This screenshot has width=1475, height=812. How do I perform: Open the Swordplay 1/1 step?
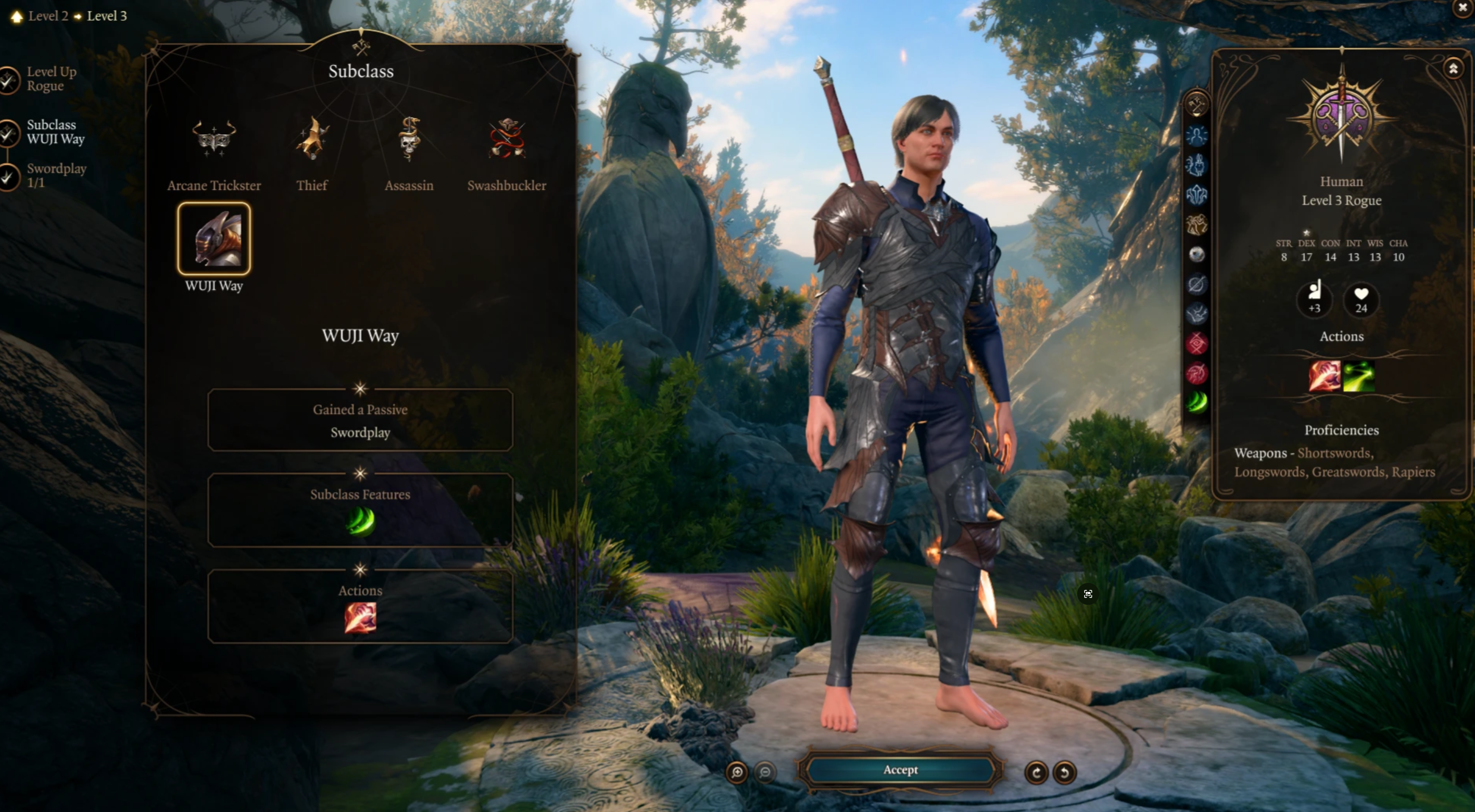(56, 176)
